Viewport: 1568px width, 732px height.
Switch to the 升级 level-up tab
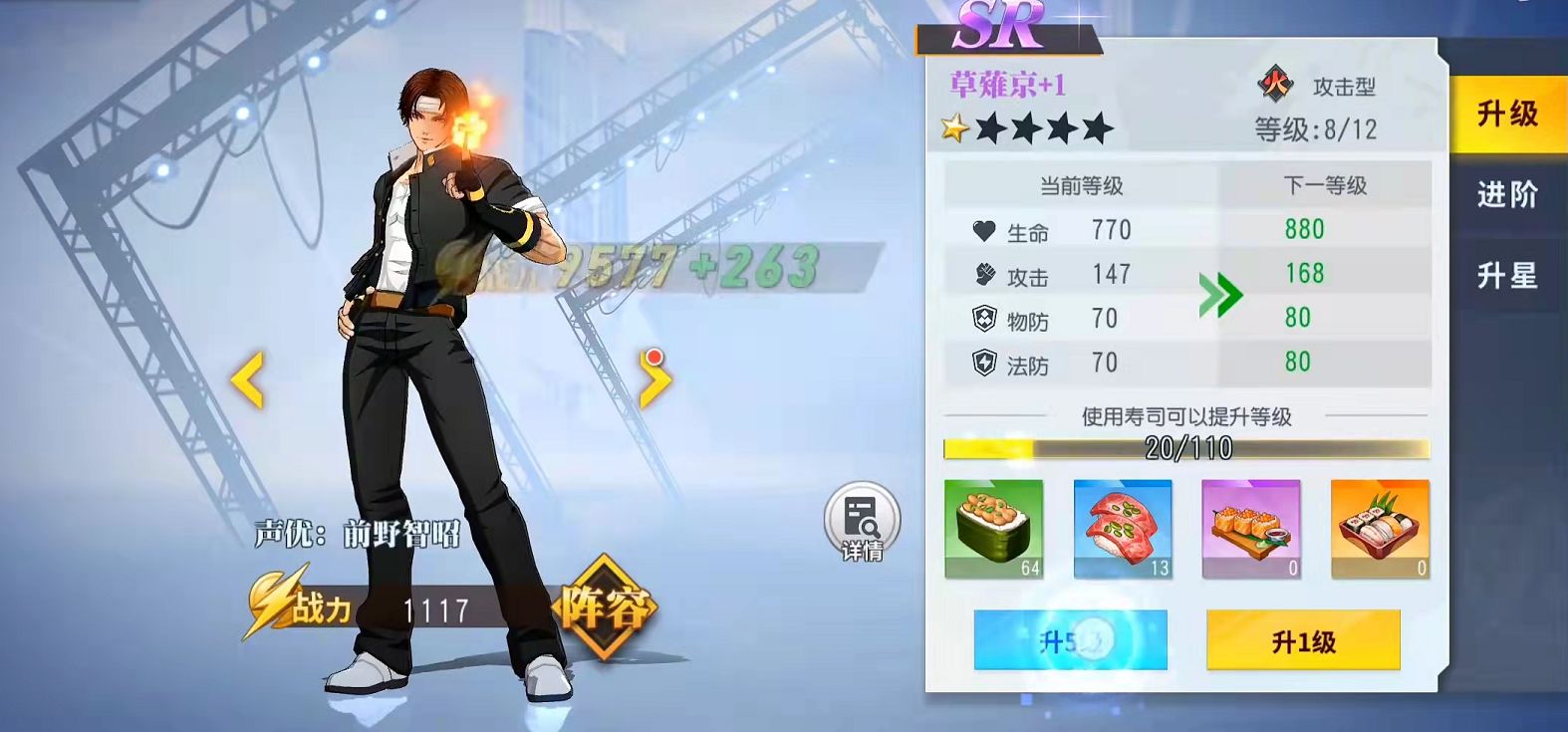pyautogui.click(x=1506, y=115)
